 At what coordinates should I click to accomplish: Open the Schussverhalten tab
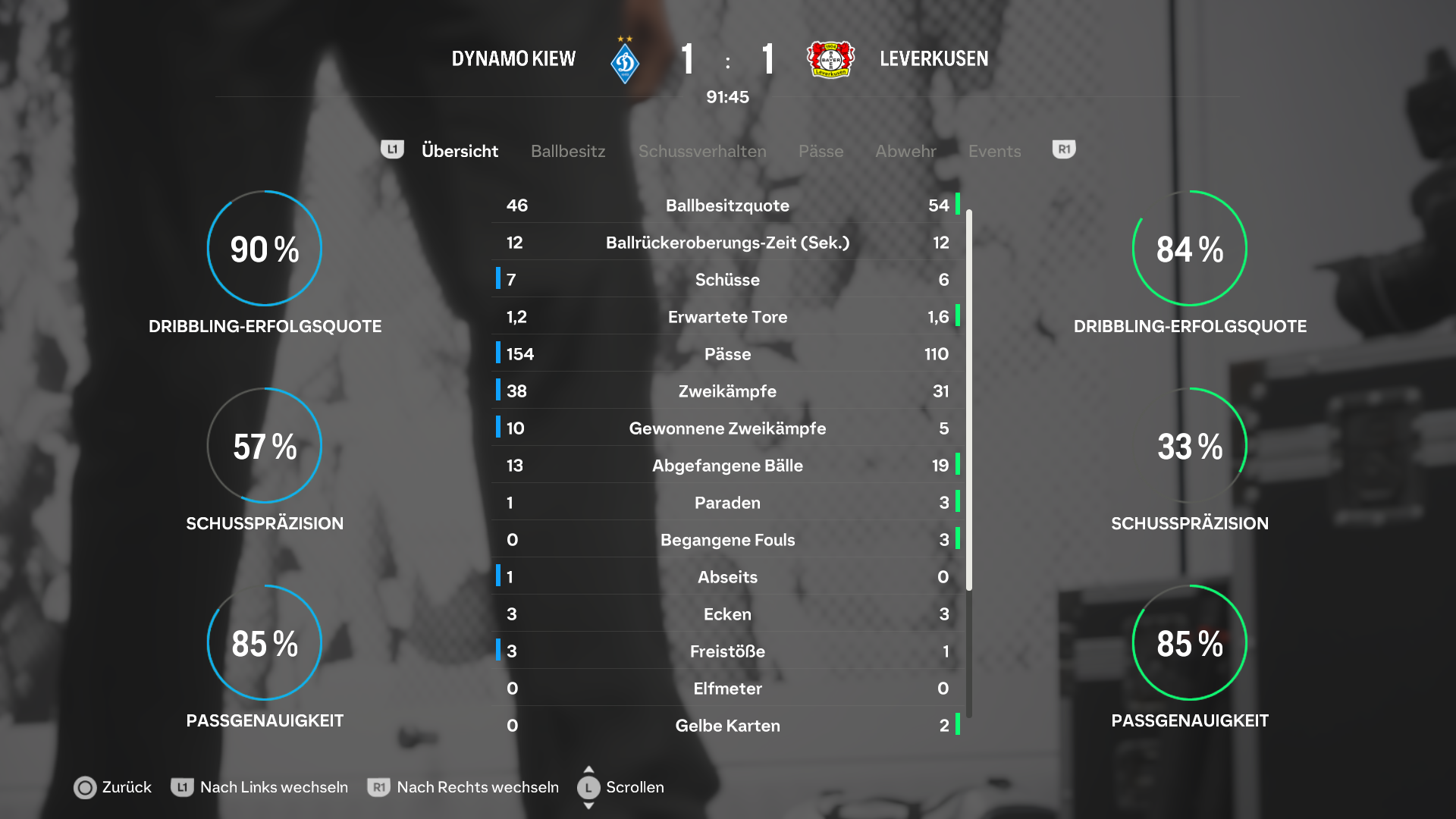[x=702, y=151]
